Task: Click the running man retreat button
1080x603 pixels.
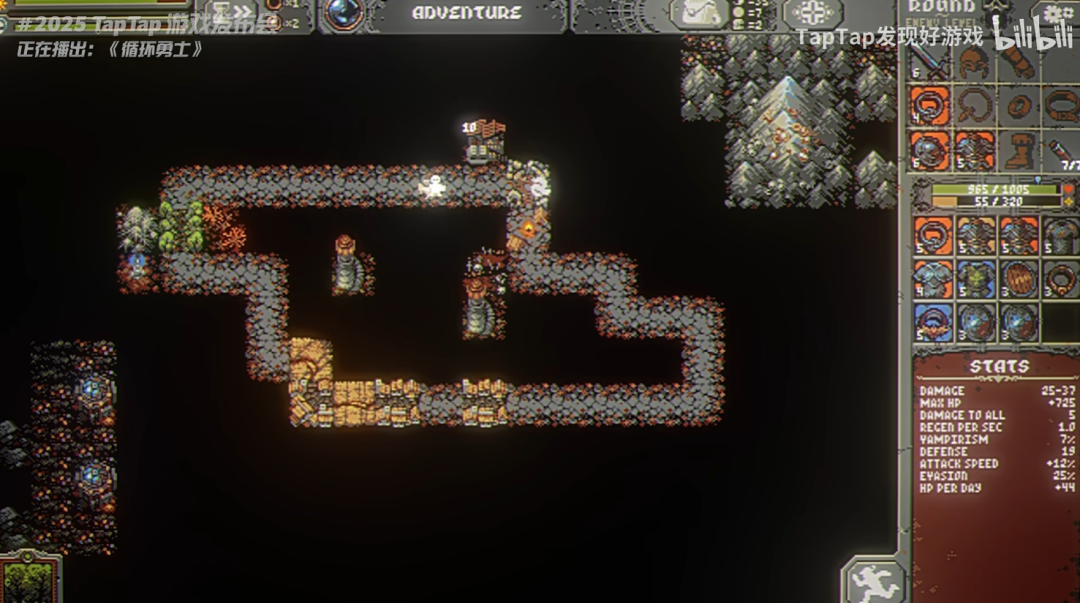Action: (874, 581)
